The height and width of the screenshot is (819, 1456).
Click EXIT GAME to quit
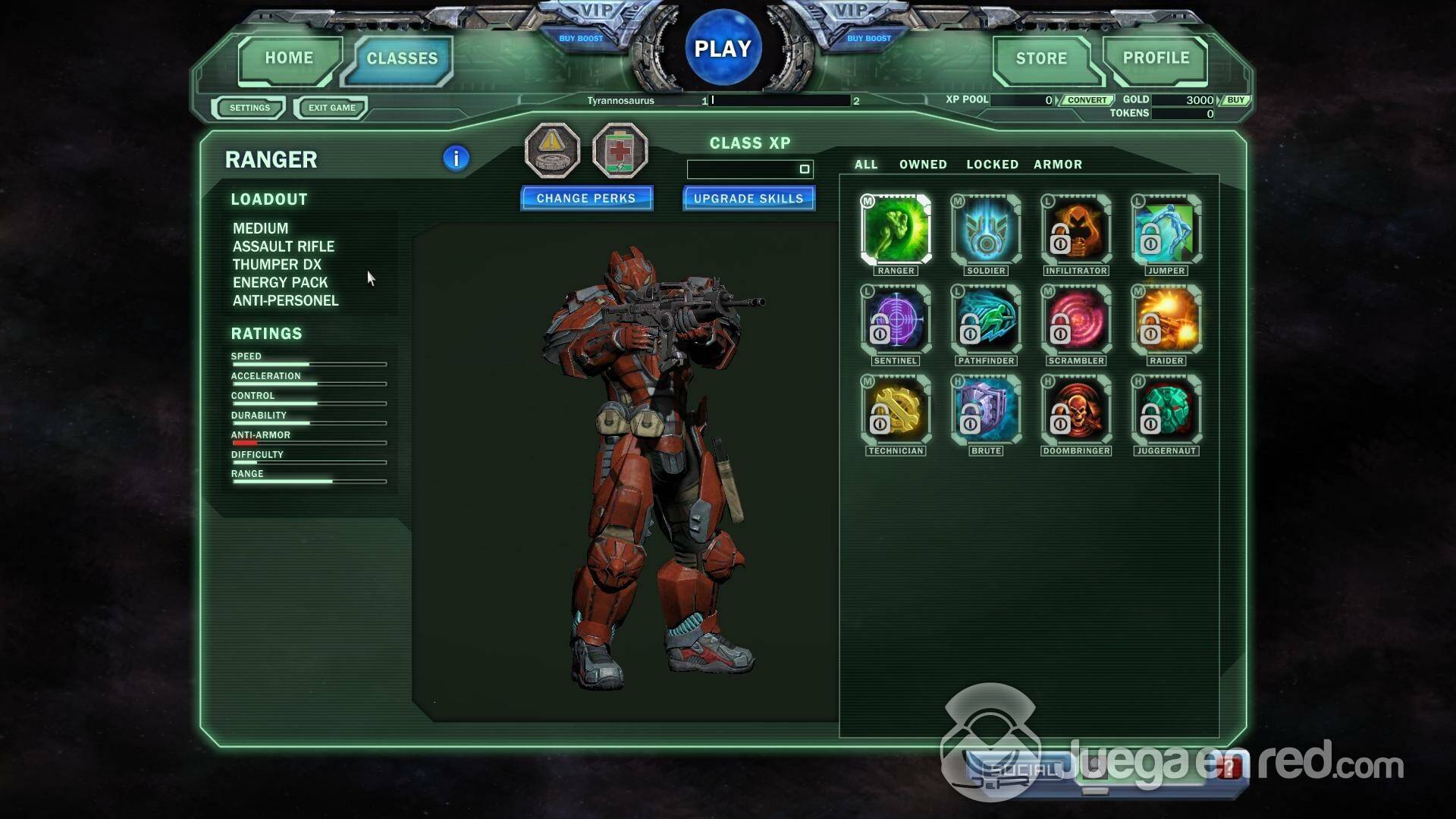[331, 108]
